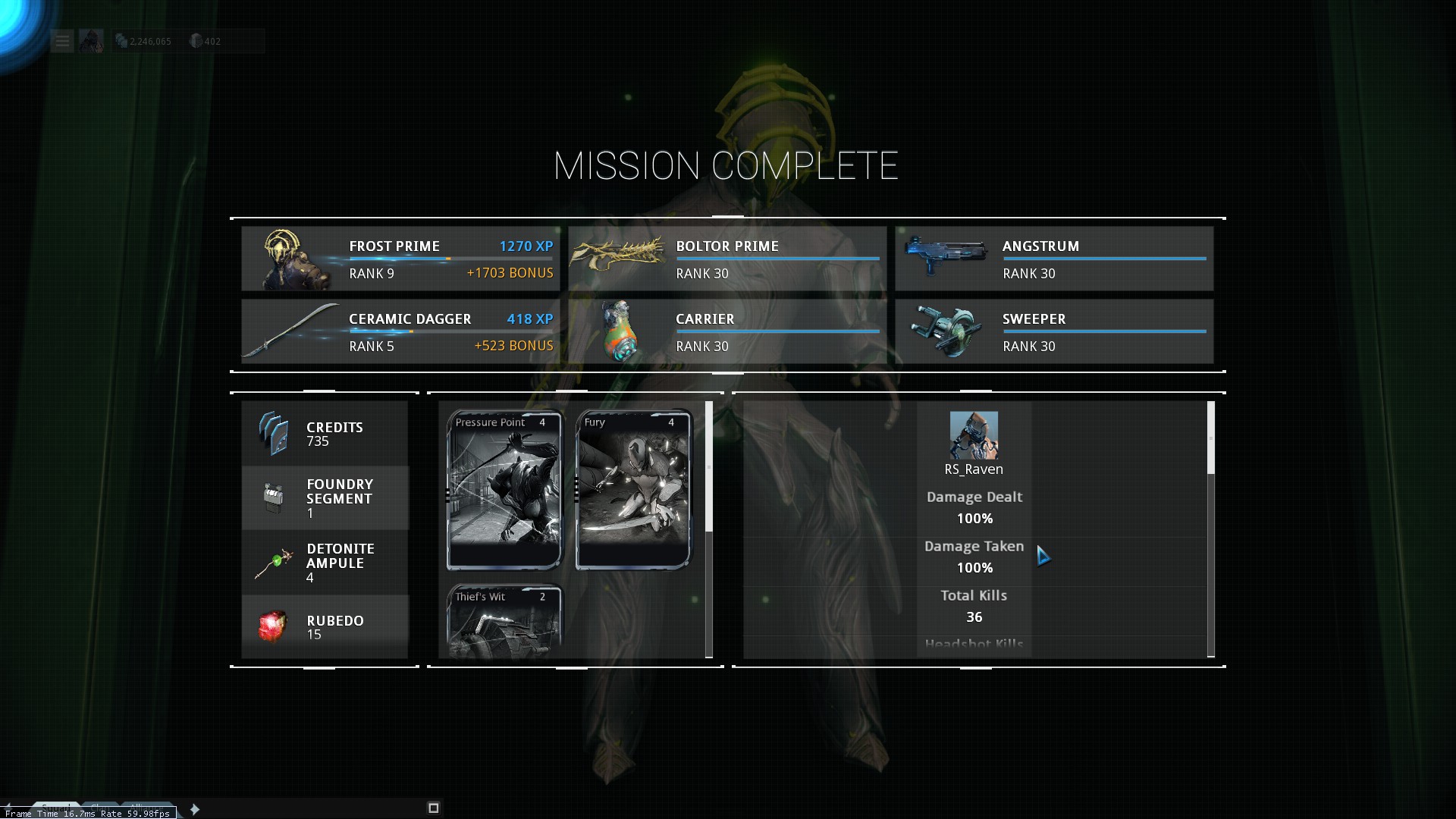Open the Sweeper weapon panel
This screenshot has height=819, width=1456.
pyautogui.click(x=1053, y=331)
